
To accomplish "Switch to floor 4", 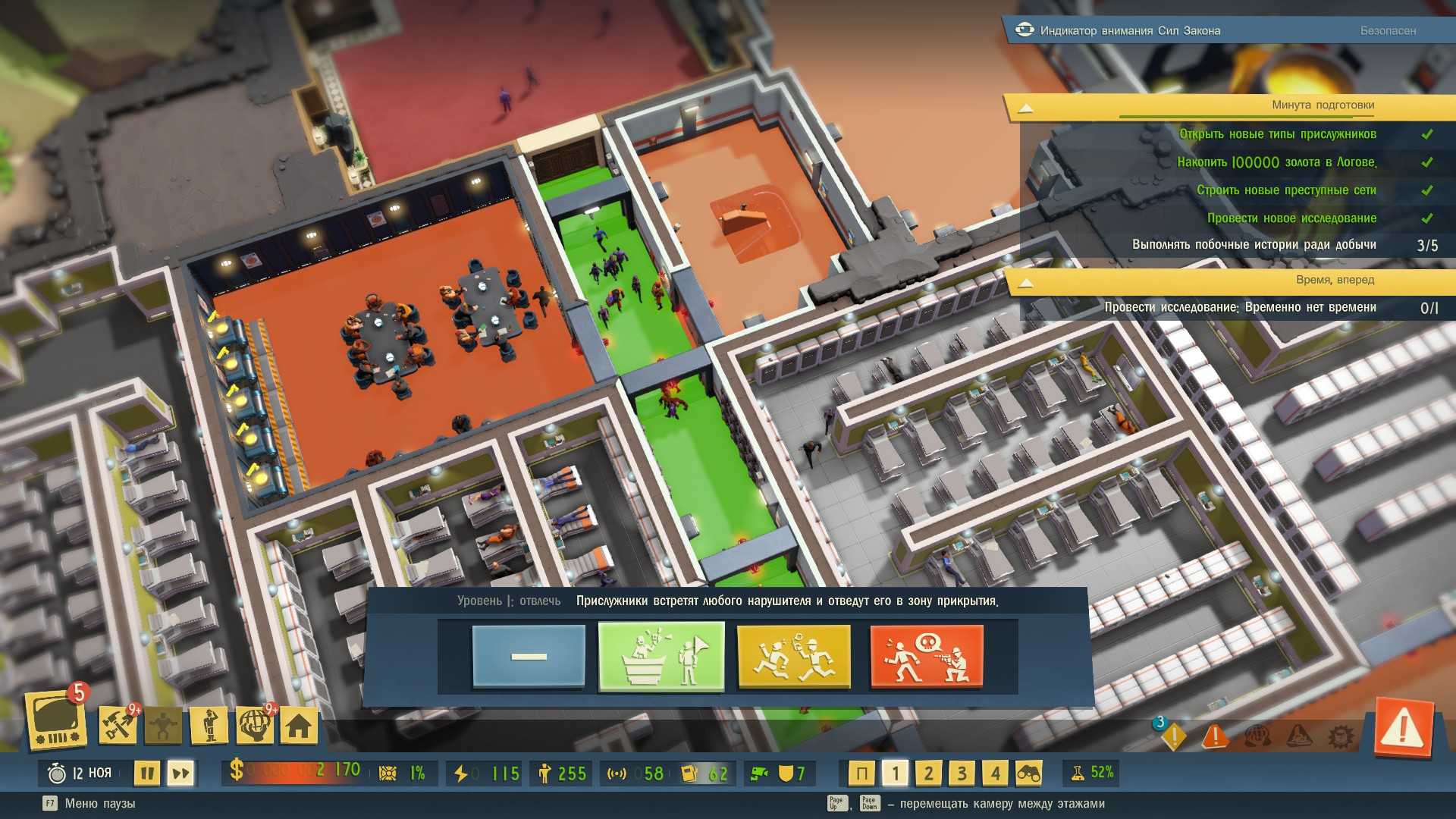I will click(x=995, y=773).
